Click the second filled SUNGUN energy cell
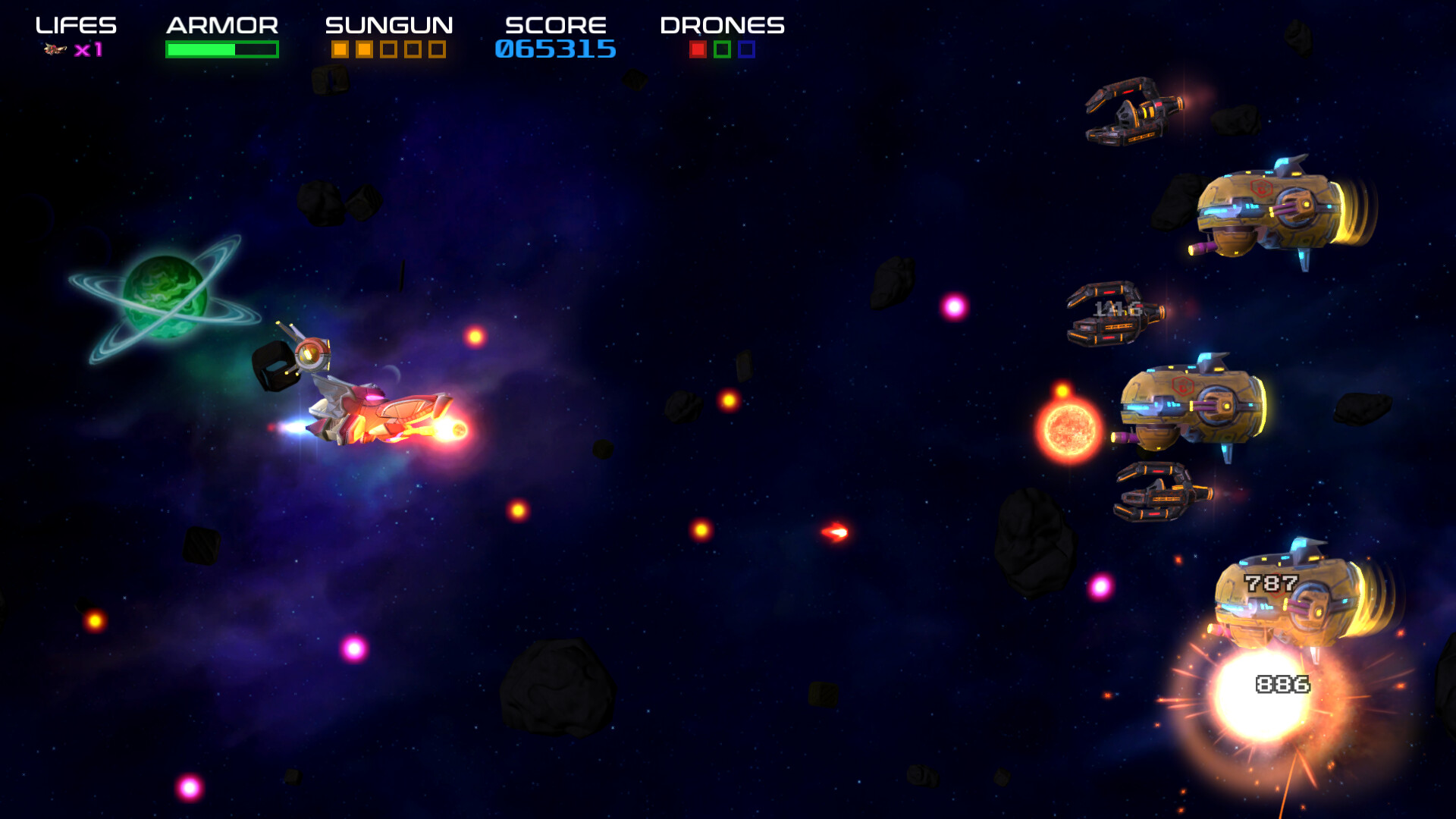1456x819 pixels. point(364,49)
